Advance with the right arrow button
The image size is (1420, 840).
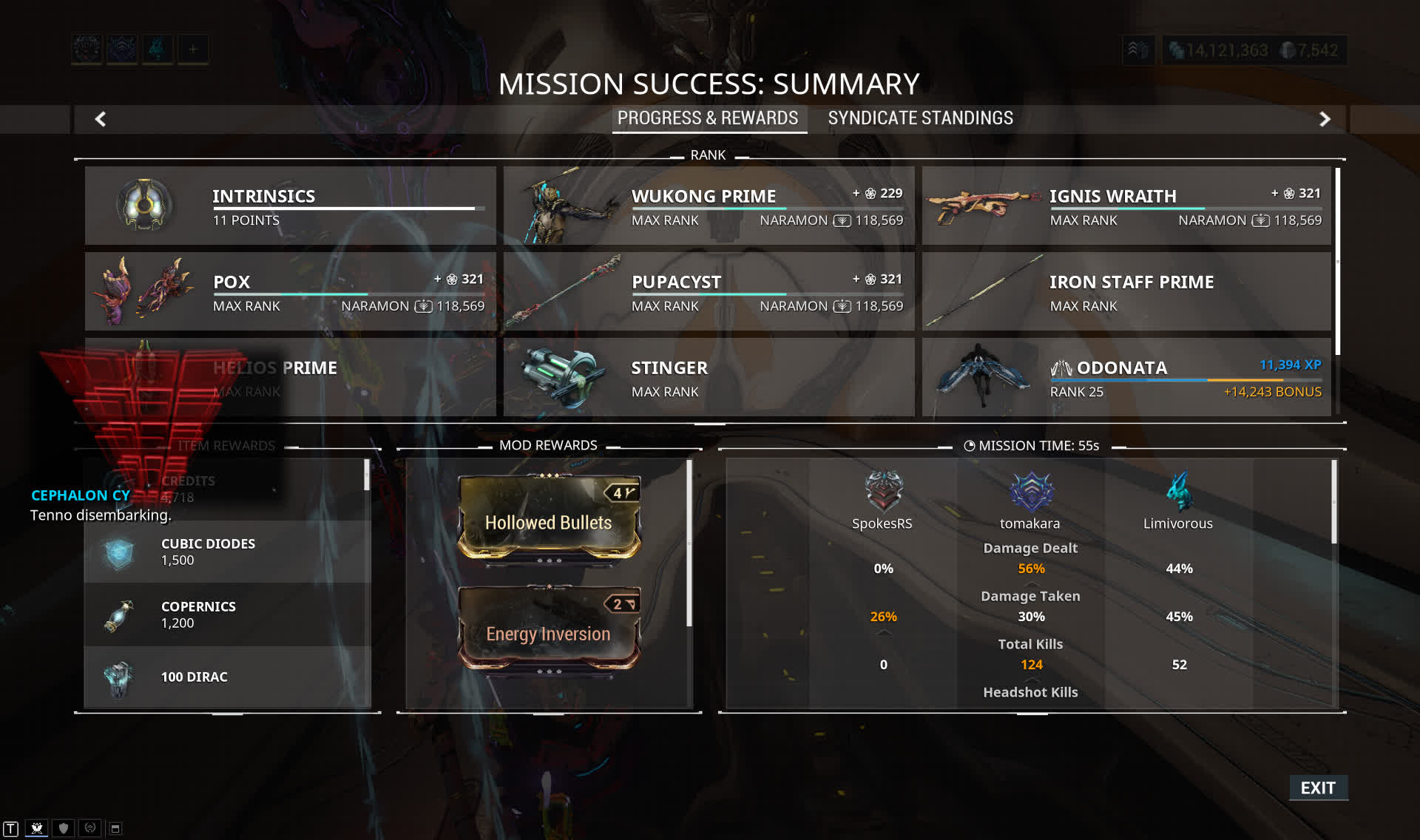[x=1325, y=119]
